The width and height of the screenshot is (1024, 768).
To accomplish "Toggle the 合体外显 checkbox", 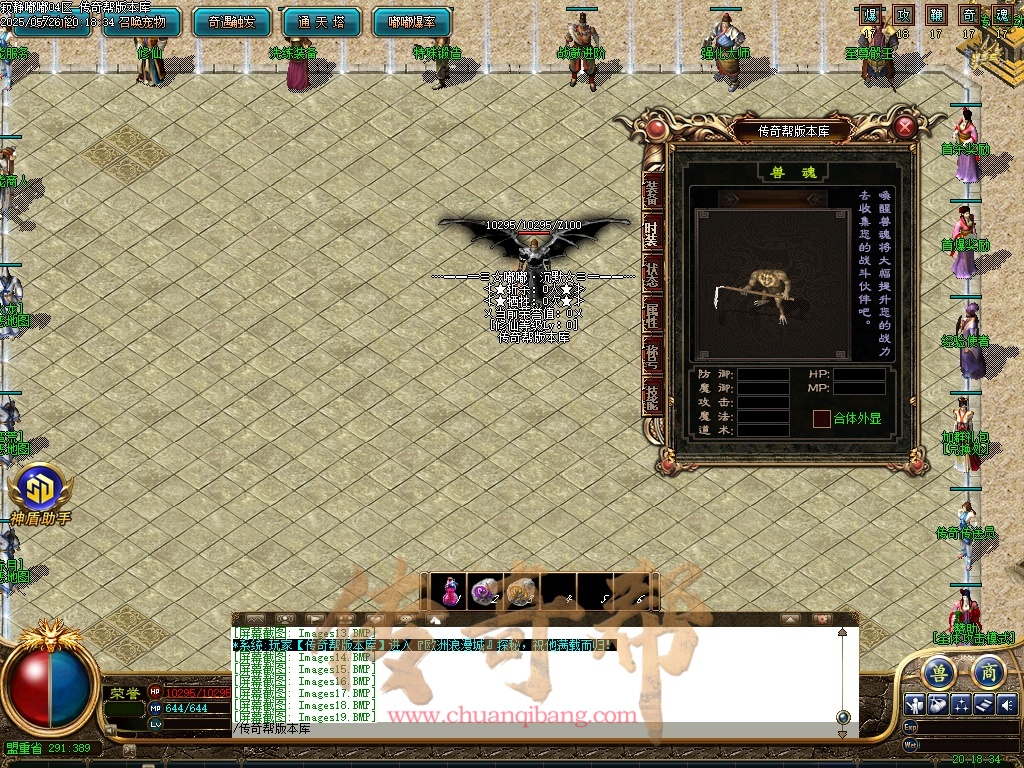I will click(x=821, y=418).
